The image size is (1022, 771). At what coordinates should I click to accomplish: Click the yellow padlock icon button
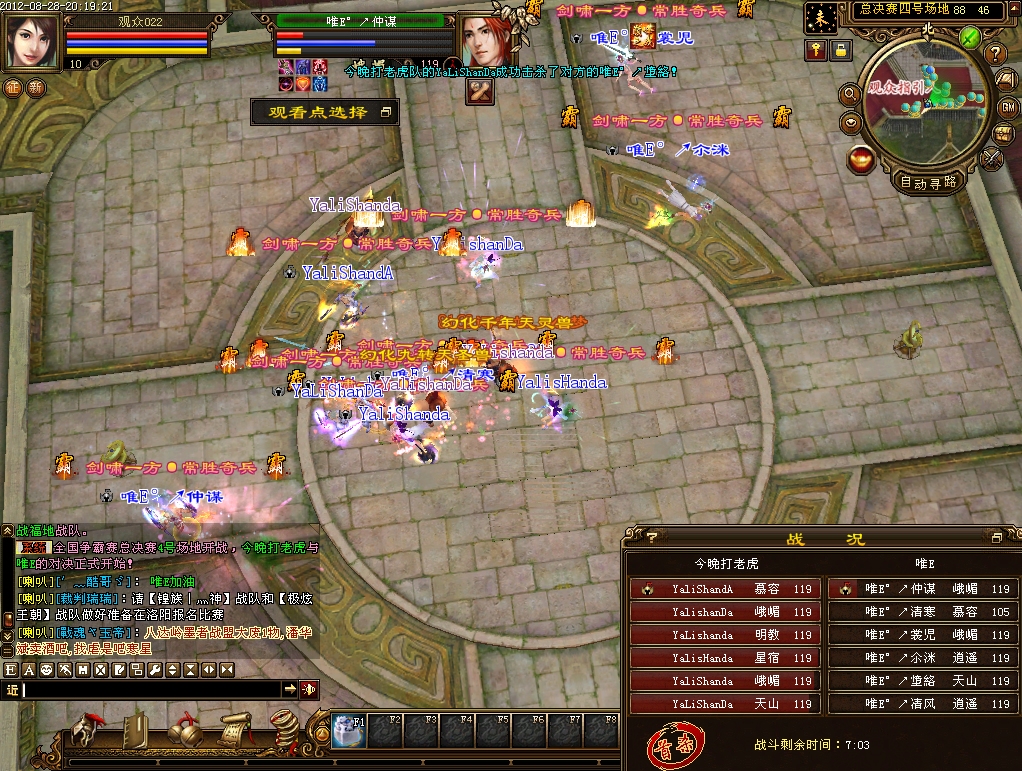coord(841,49)
